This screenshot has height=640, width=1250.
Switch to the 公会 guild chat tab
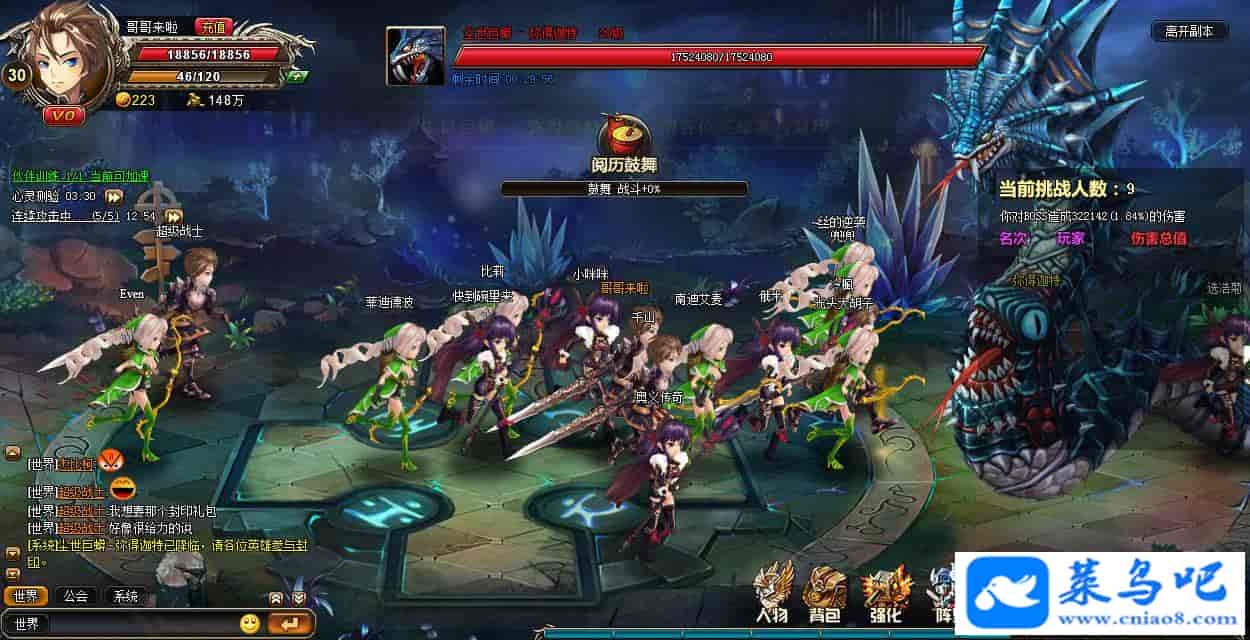[76, 597]
